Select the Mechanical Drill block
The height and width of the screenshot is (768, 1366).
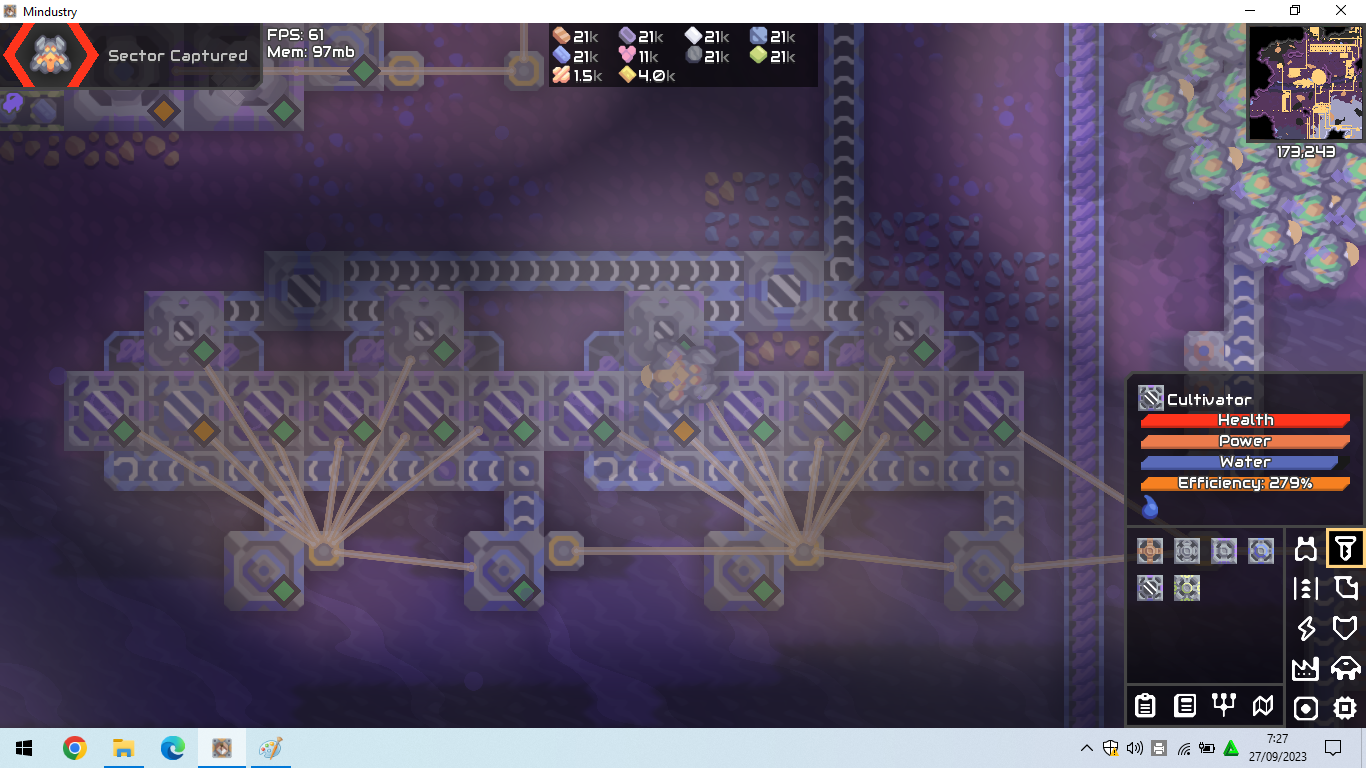click(1149, 549)
